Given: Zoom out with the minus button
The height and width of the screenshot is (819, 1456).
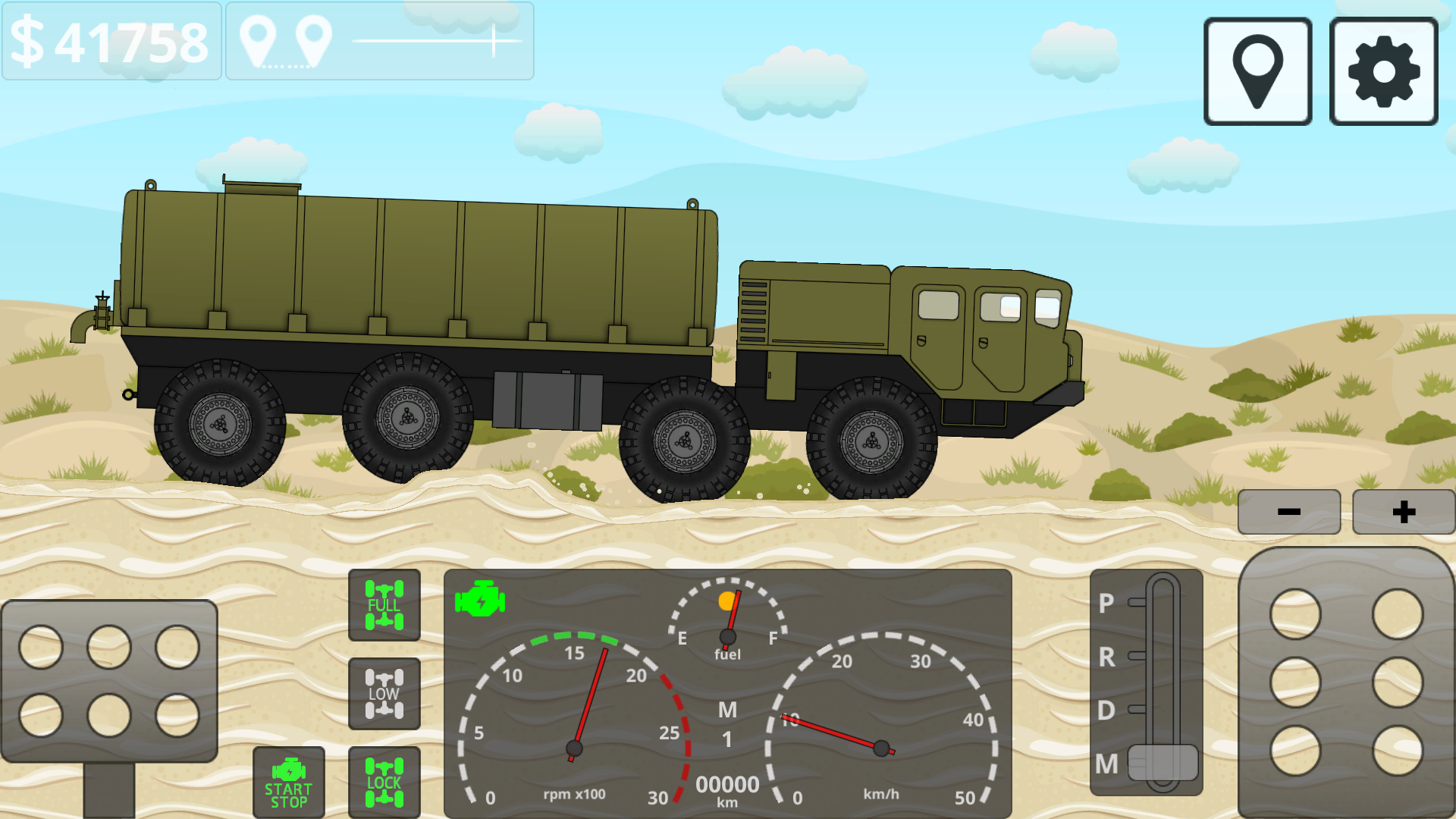Looking at the screenshot, I should 1288,511.
